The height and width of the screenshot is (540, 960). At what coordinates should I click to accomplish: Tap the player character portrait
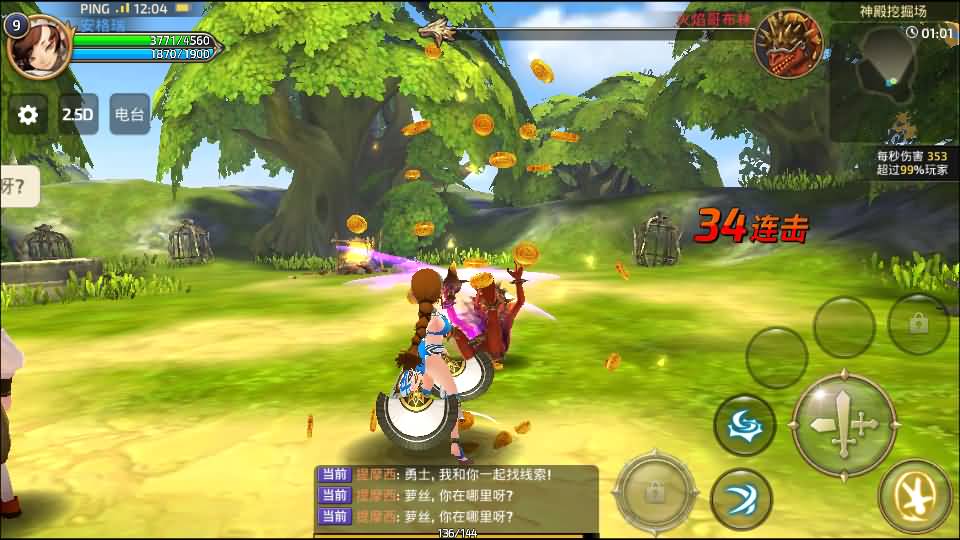coord(40,45)
